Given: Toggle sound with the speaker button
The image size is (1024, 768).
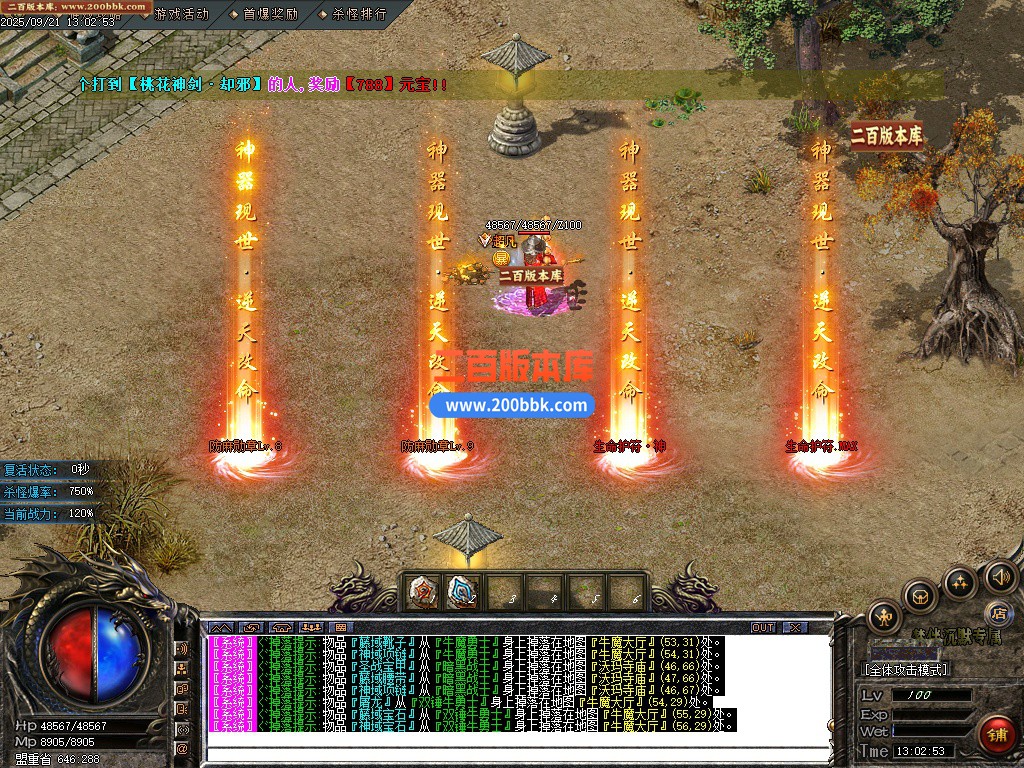Looking at the screenshot, I should 1000,576.
